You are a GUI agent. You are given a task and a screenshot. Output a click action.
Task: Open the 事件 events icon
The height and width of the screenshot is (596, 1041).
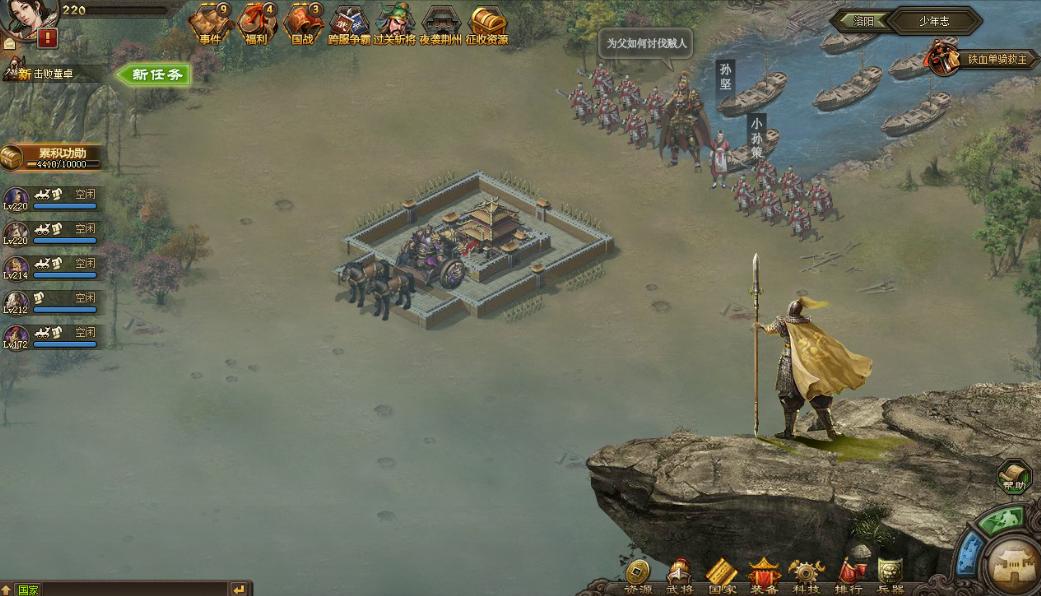[x=210, y=23]
